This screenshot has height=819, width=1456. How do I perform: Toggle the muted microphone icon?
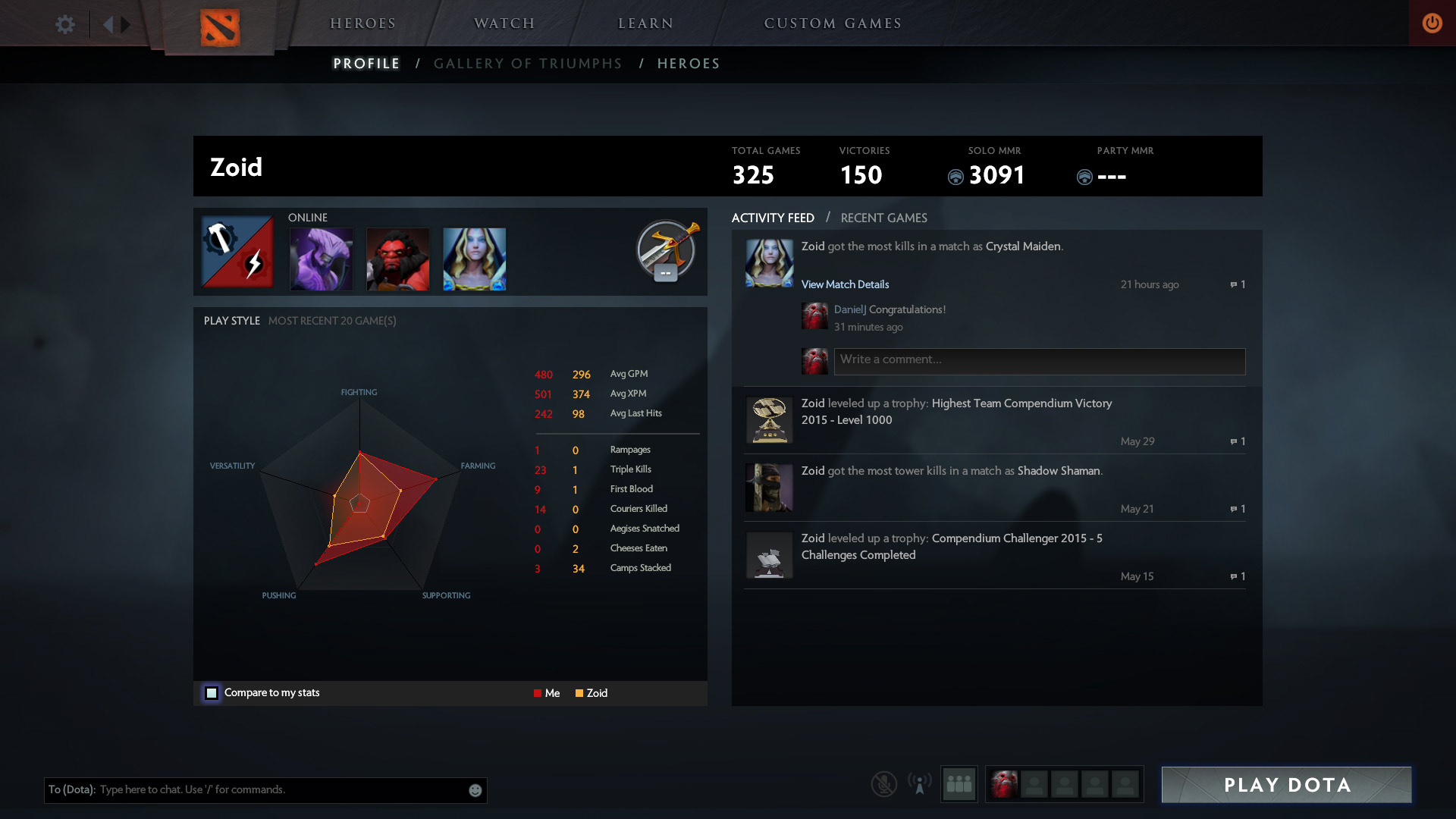pos(883,784)
